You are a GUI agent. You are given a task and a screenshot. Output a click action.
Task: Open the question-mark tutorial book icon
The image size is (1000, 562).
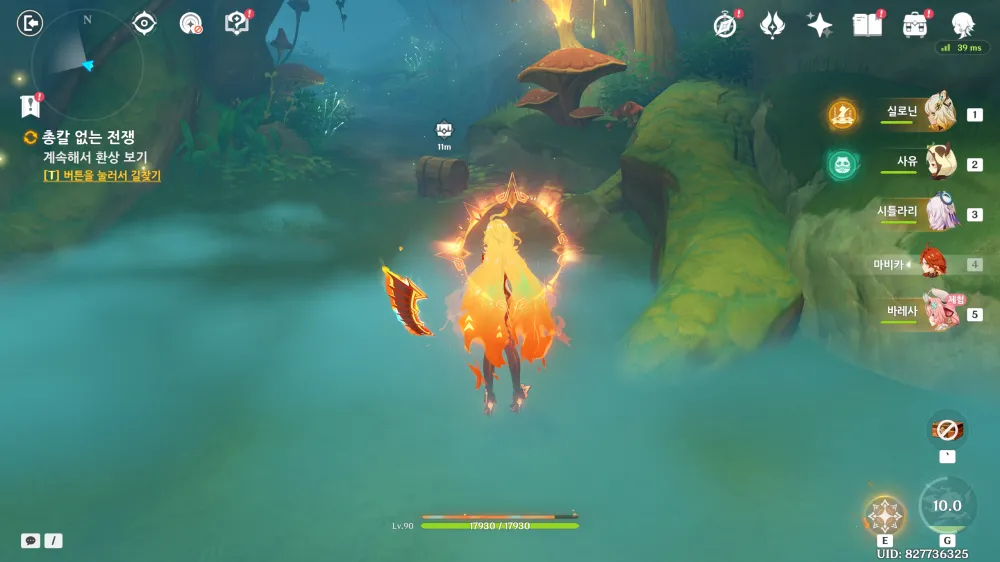coord(236,23)
